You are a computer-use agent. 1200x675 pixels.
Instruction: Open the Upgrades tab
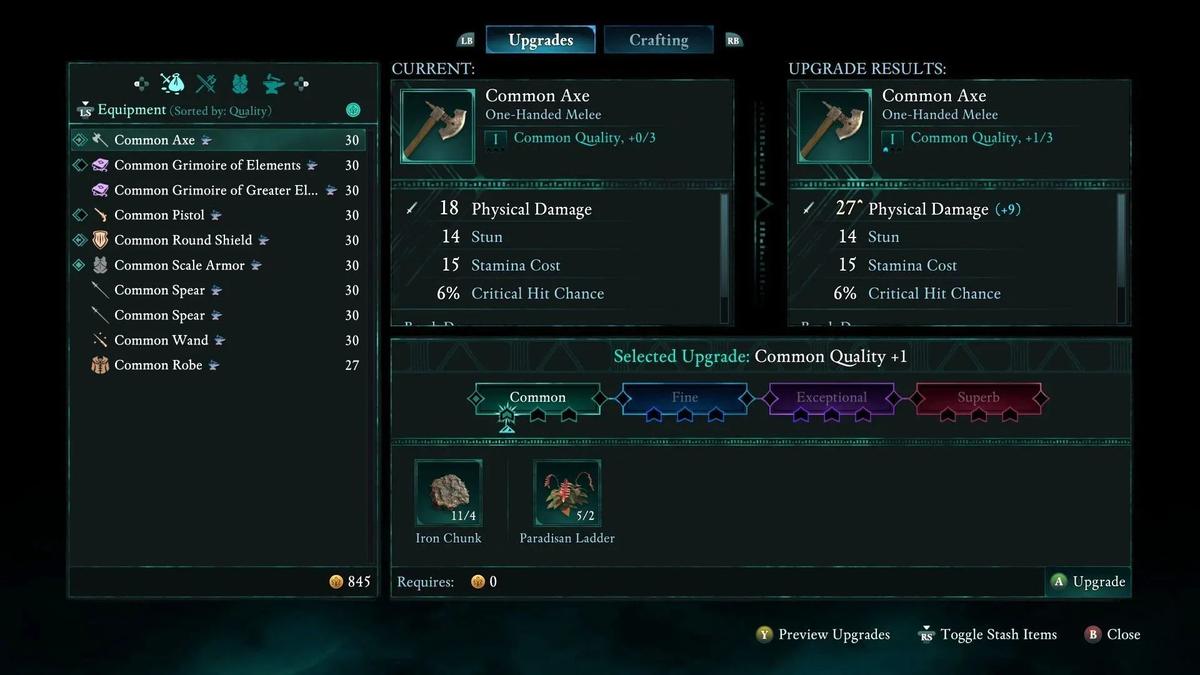540,40
